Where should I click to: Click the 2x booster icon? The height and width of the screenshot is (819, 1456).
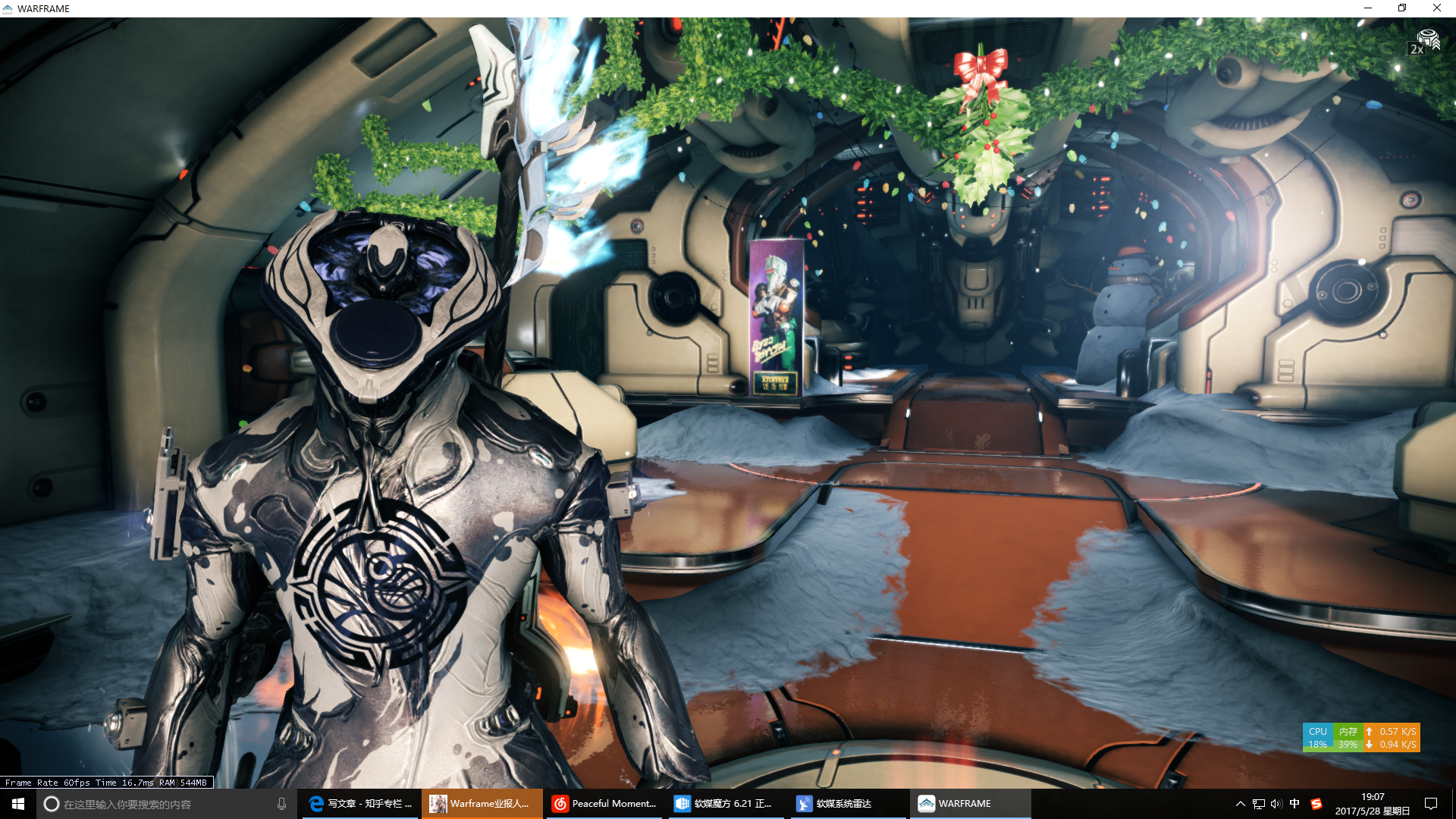click(1425, 42)
